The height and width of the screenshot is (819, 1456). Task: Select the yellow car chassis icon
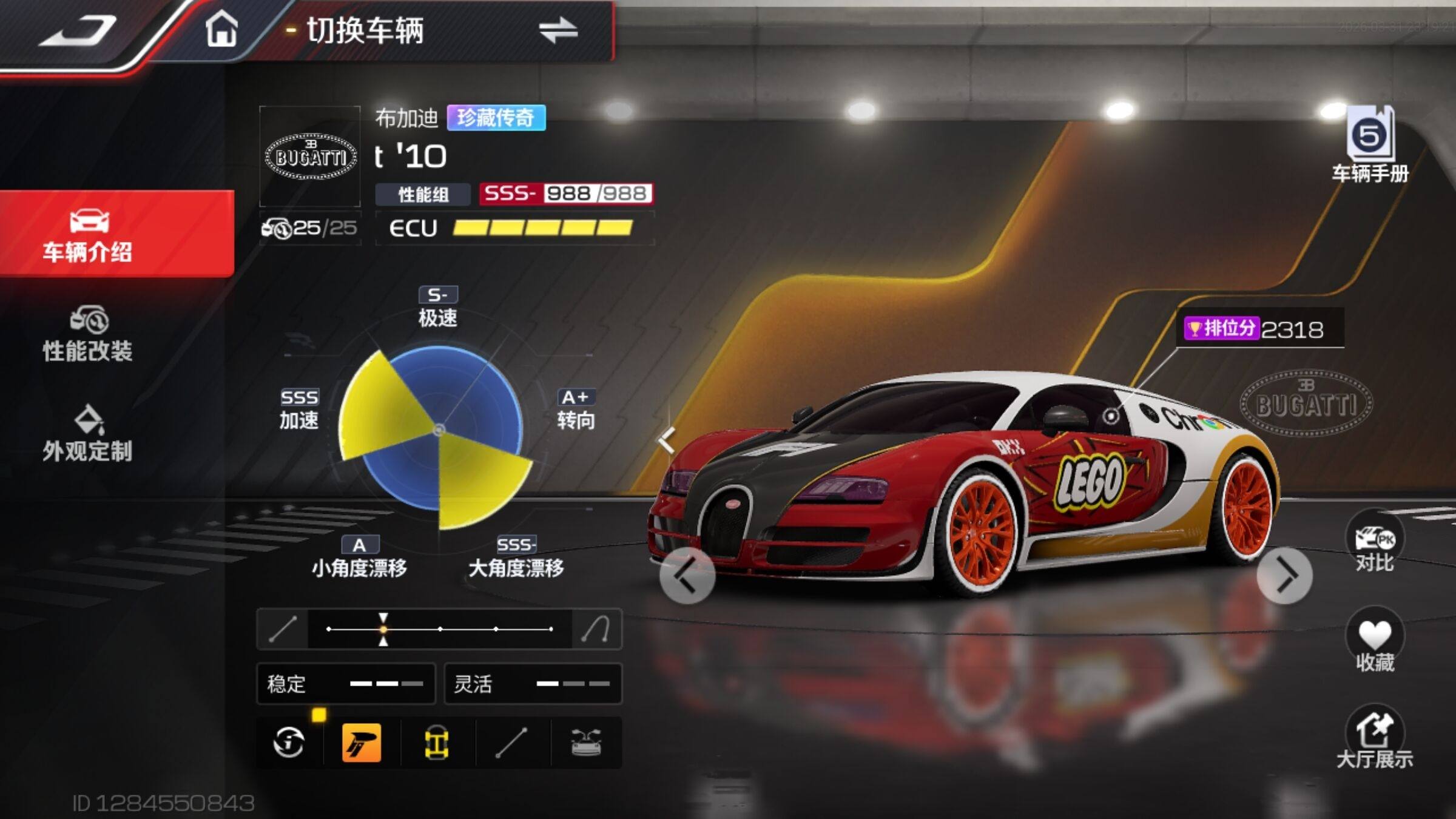coord(436,743)
